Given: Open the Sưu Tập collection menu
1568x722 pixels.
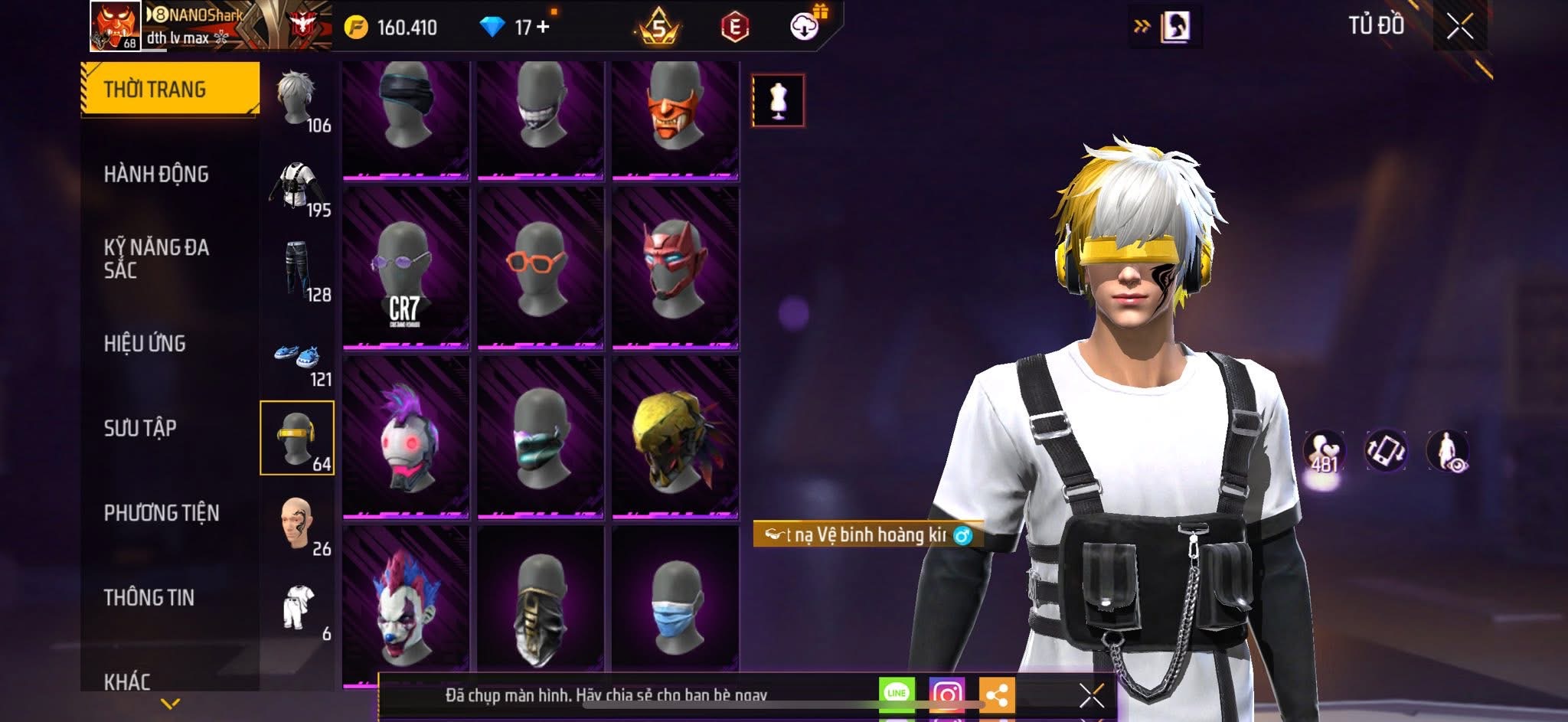Looking at the screenshot, I should 140,428.
